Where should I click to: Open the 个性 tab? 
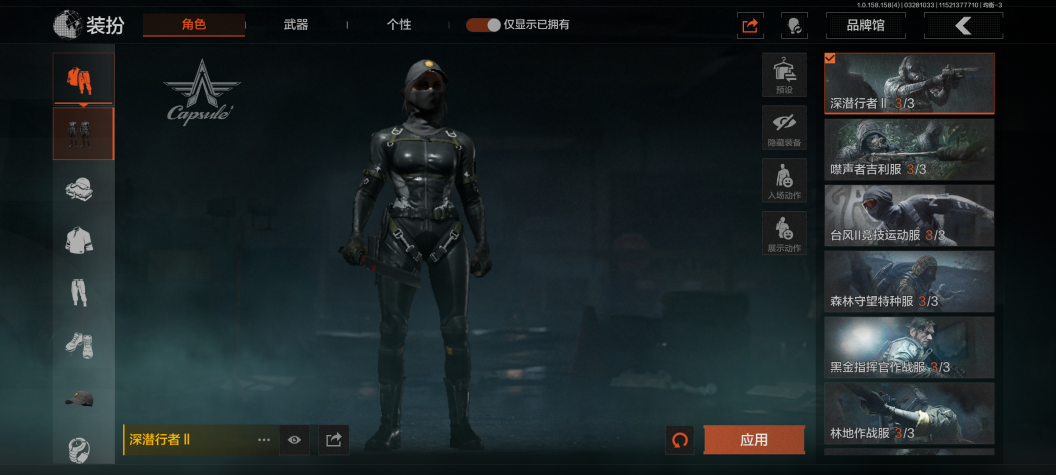(x=398, y=25)
